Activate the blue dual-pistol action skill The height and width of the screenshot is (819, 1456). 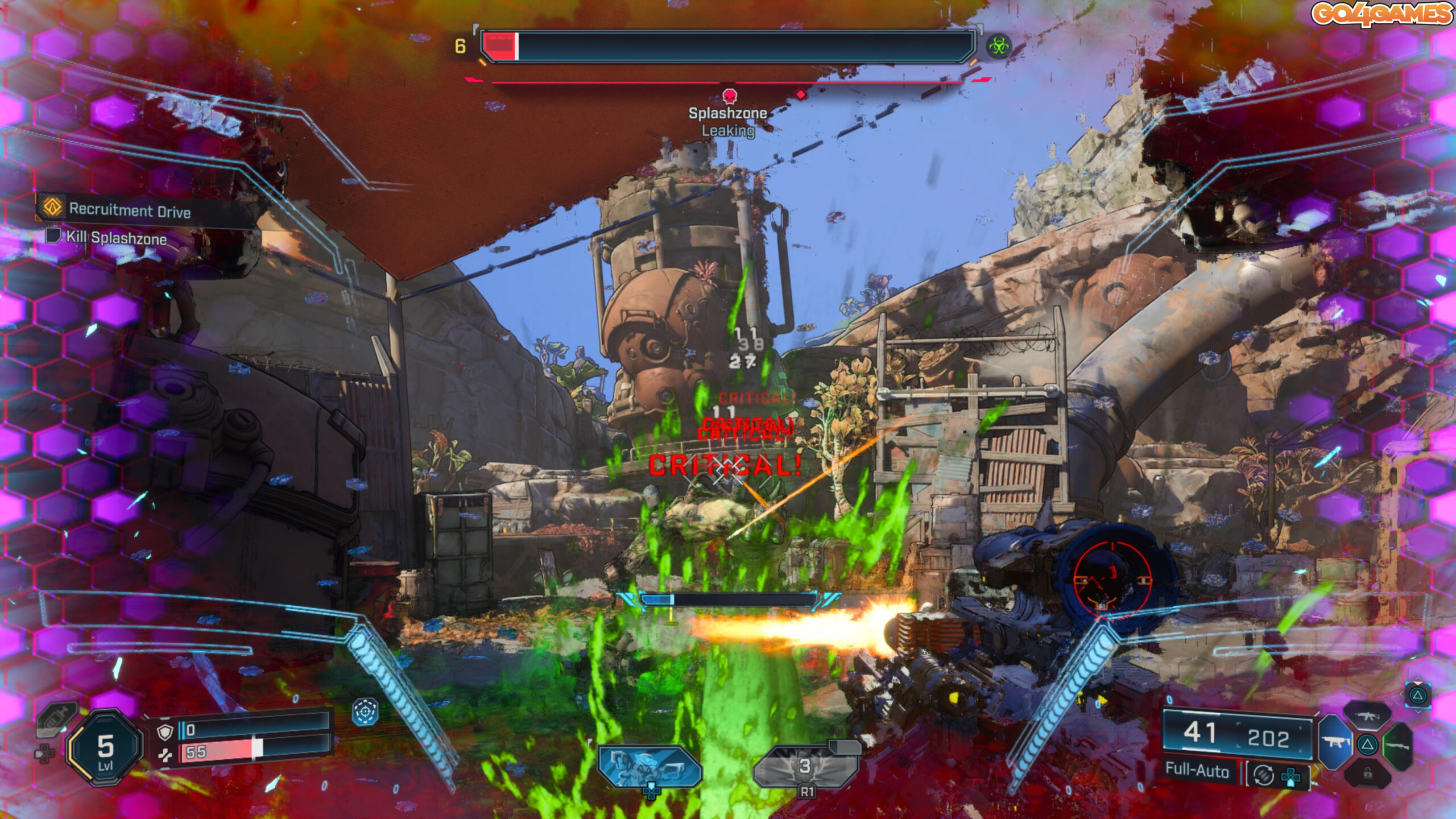pos(649,766)
